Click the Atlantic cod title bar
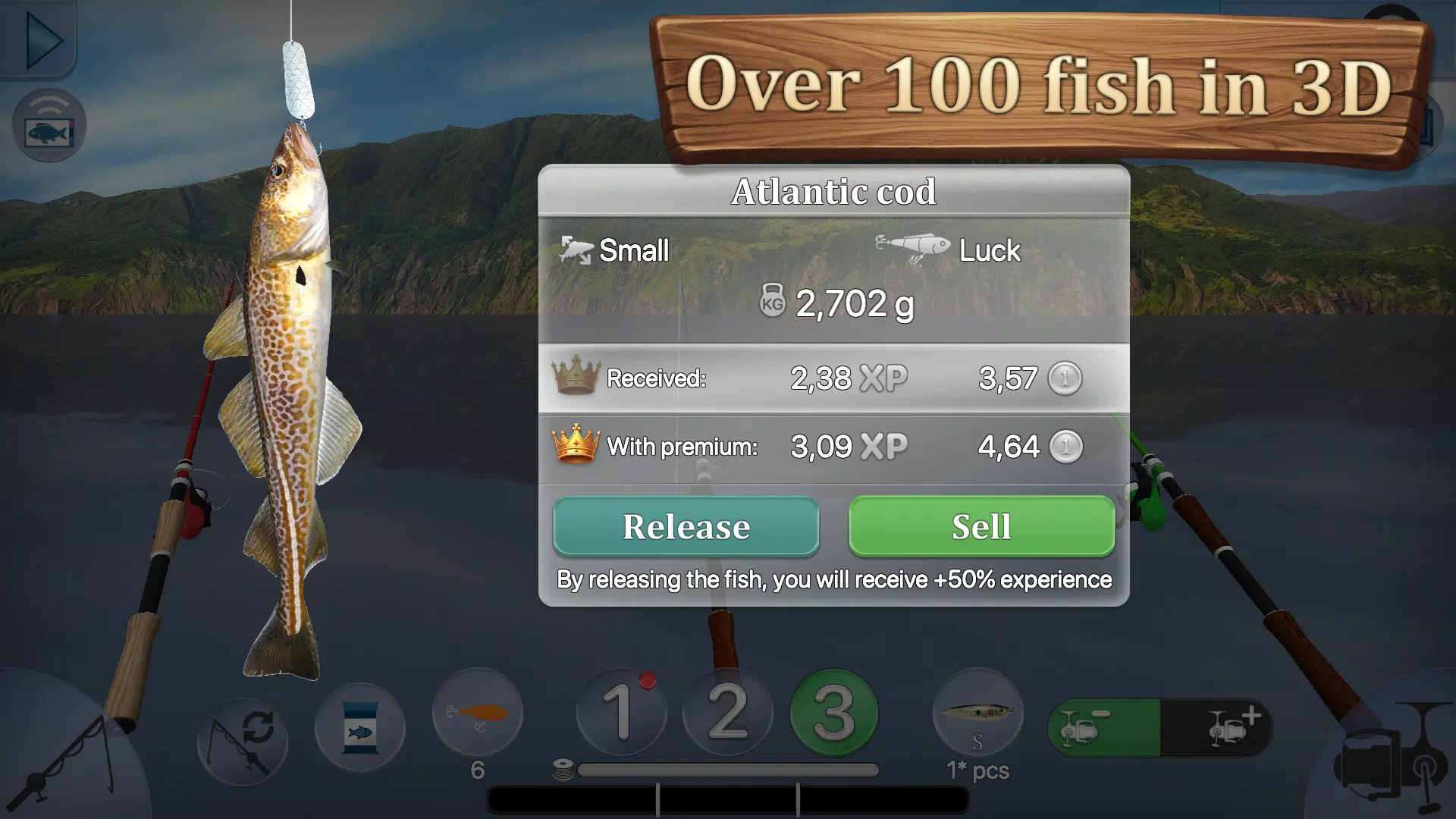Viewport: 1456px width, 819px height. tap(834, 192)
